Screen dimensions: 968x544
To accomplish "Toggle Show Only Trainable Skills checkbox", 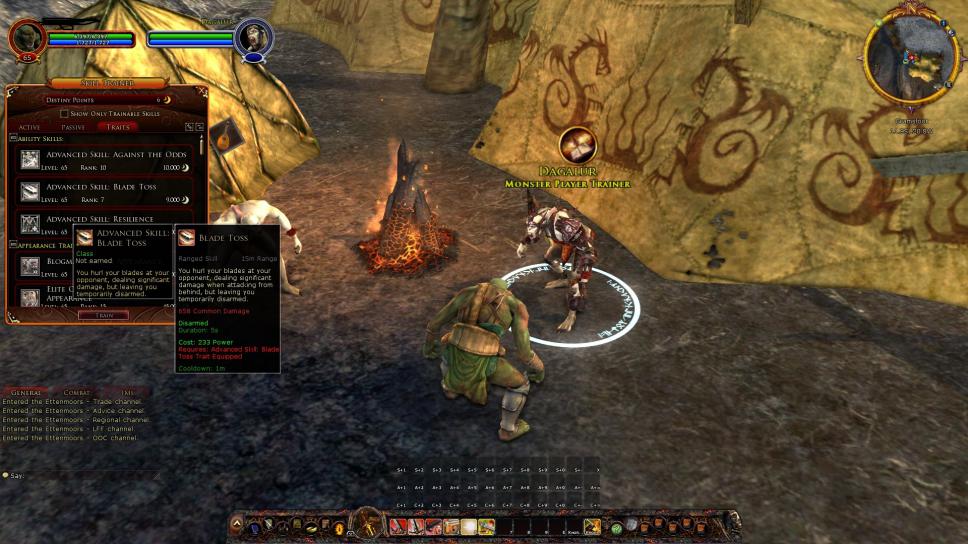I will (x=65, y=114).
